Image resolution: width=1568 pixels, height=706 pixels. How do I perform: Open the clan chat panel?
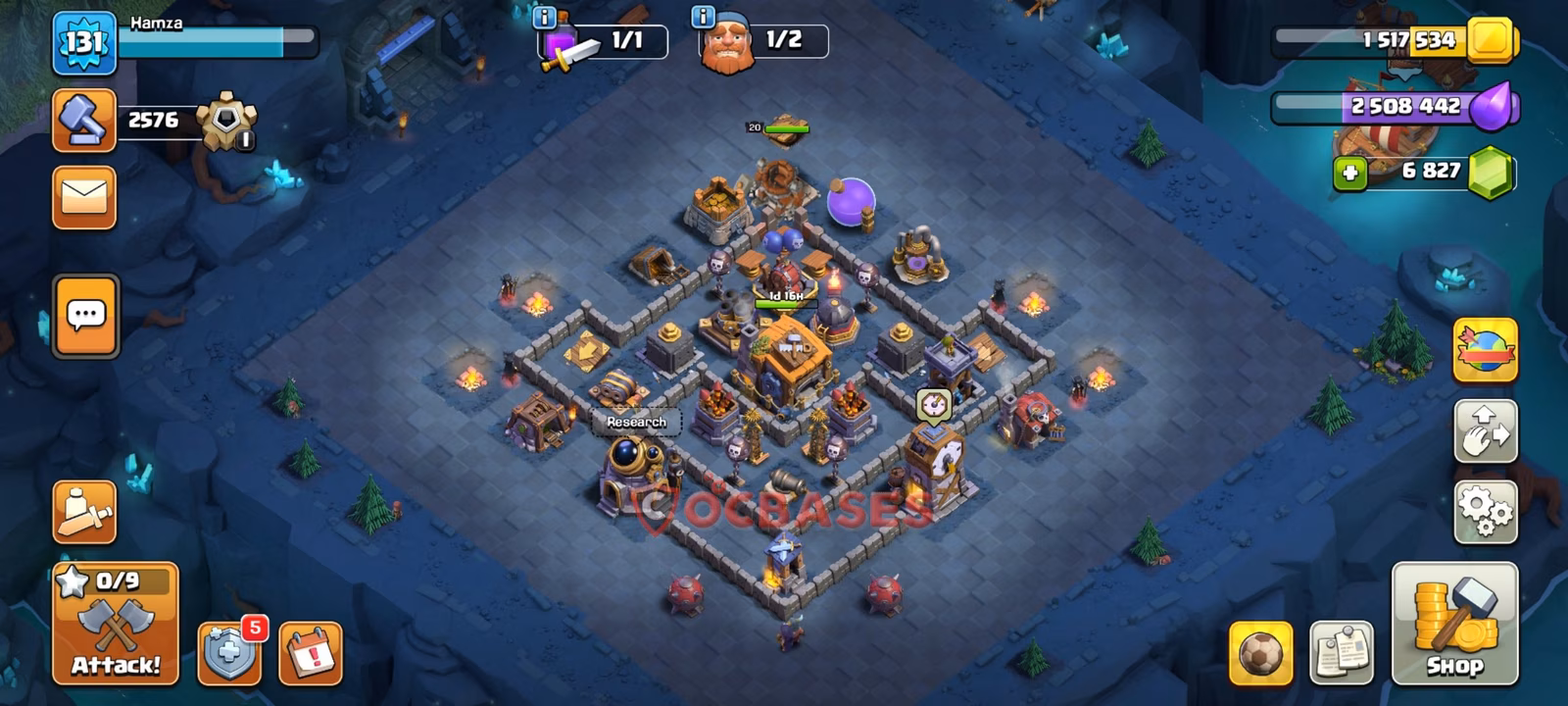click(83, 314)
